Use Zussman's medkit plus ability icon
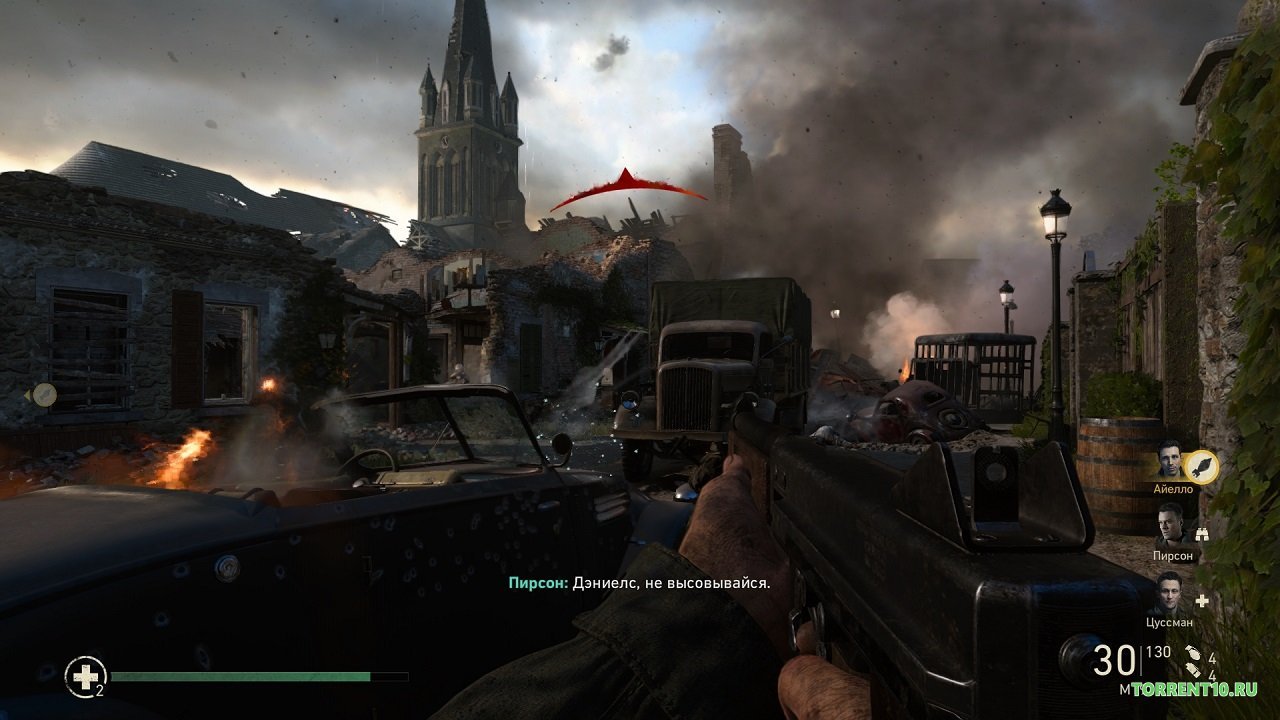The image size is (1280, 720). point(1202,601)
